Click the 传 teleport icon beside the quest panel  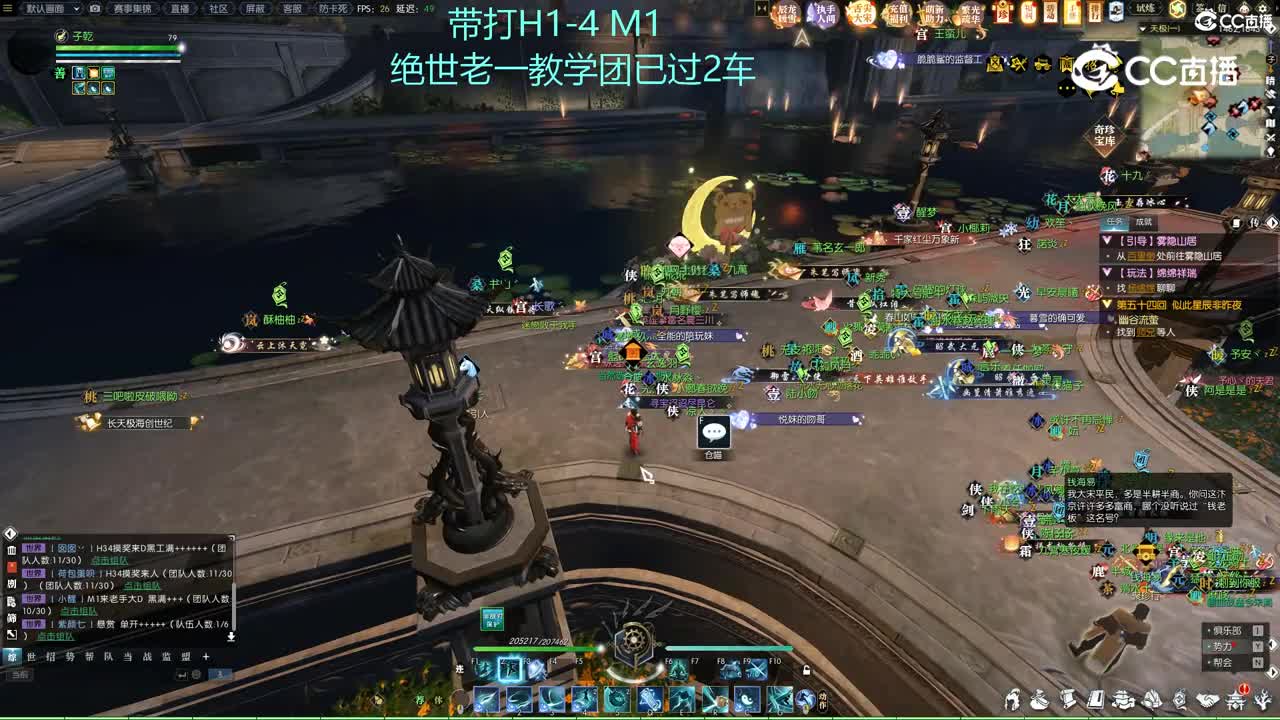(x=1253, y=223)
